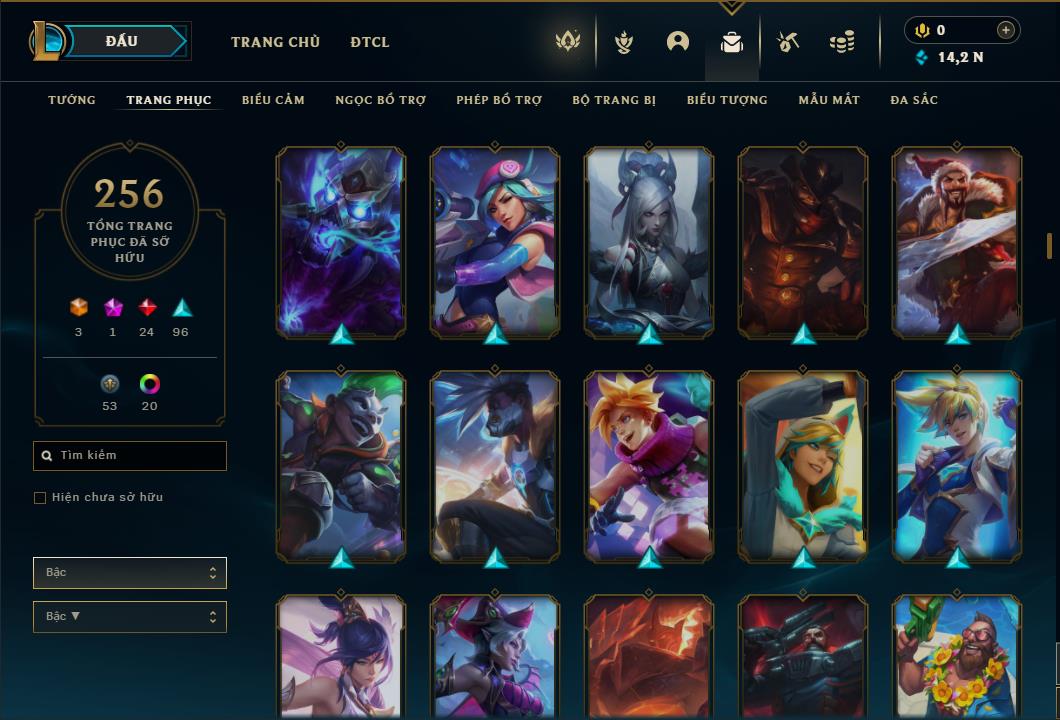Select the NGỌC BỔ TRỢ tab
This screenshot has height=720, width=1060.
pyautogui.click(x=380, y=100)
